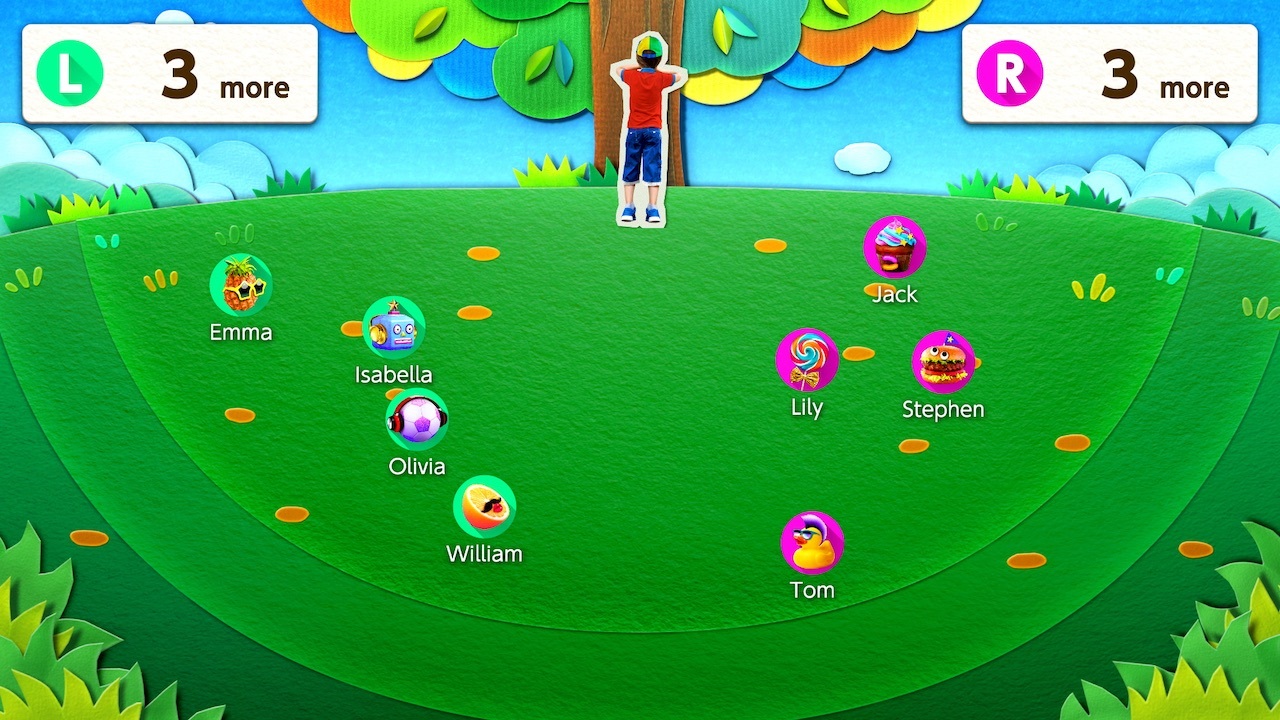Click Tom's rubber duck avatar
1280x720 pixels.
pyautogui.click(x=812, y=542)
